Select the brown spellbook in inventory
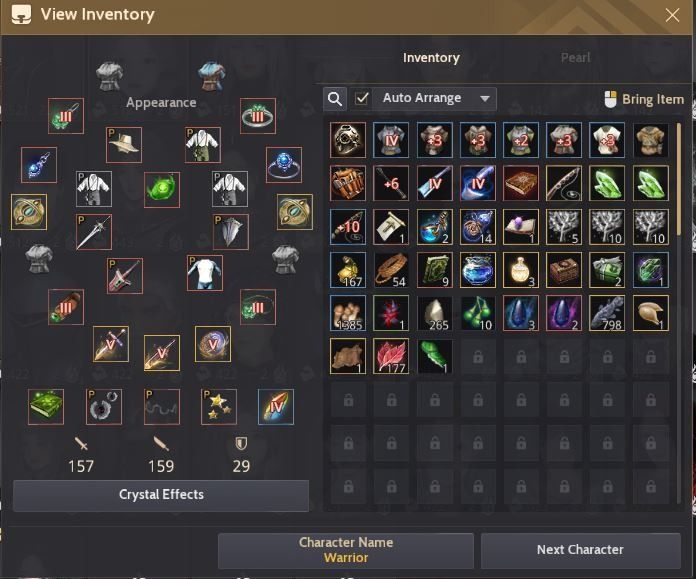 click(521, 184)
